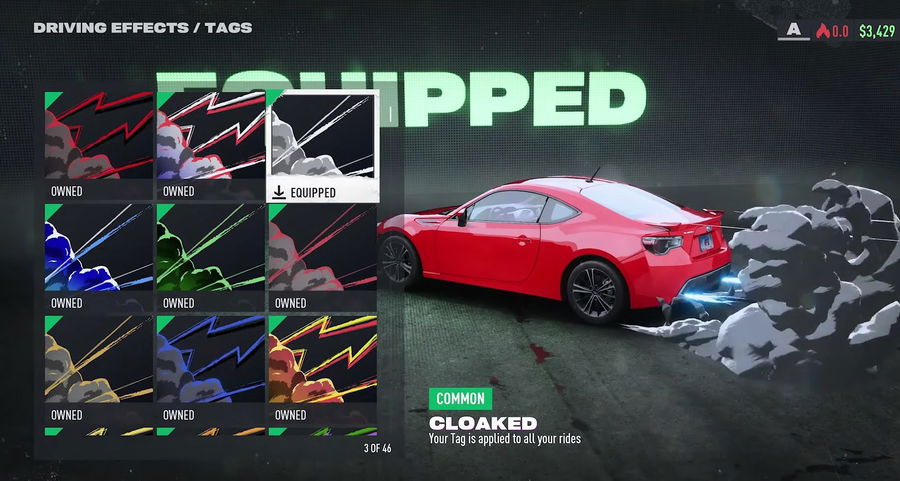This screenshot has width=900, height=481.
Task: Select the orange smoke yellow lightning effect
Action: [323, 368]
